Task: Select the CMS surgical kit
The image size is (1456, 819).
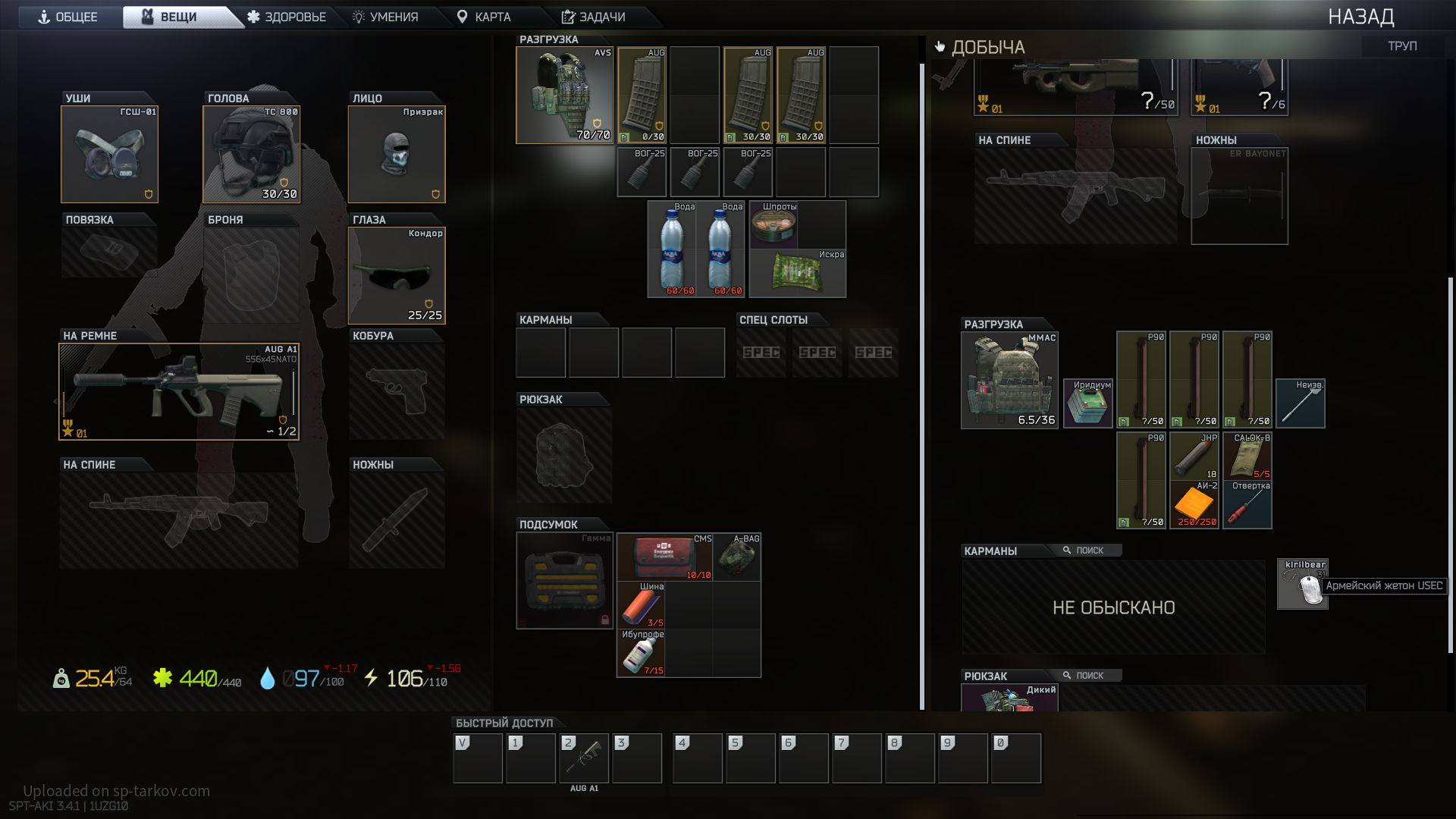Action: pyautogui.click(x=664, y=557)
